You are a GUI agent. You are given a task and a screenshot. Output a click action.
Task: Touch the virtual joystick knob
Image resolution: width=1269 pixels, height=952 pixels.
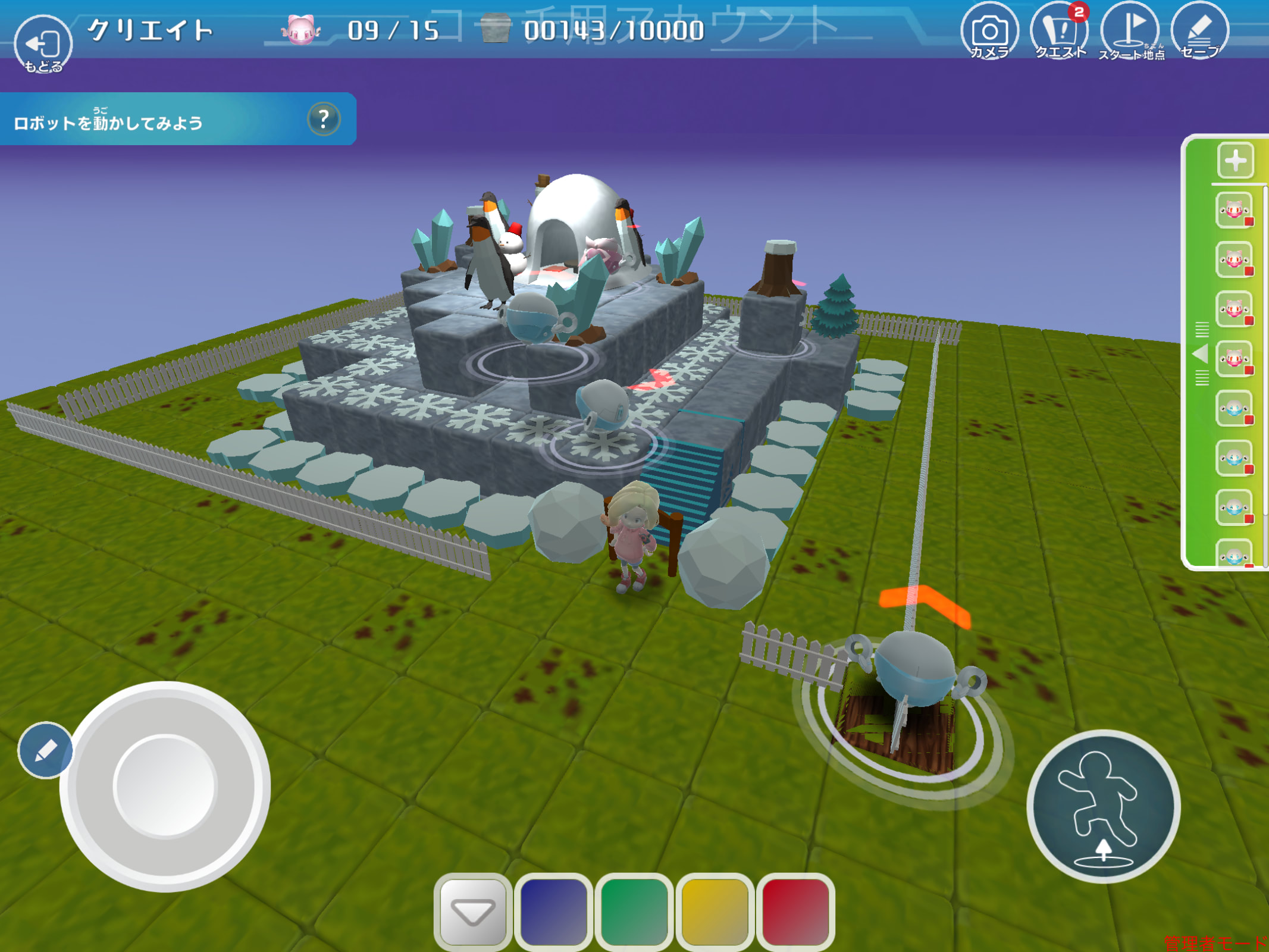pyautogui.click(x=165, y=785)
